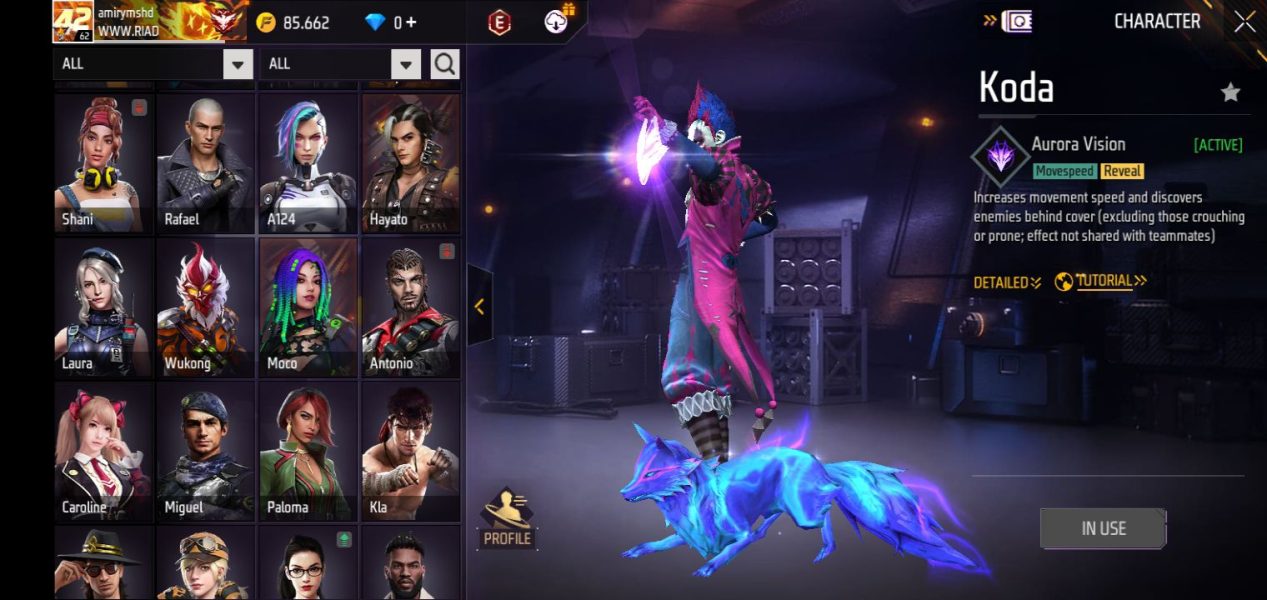
Task: Choose the Wukong character
Action: pos(206,307)
